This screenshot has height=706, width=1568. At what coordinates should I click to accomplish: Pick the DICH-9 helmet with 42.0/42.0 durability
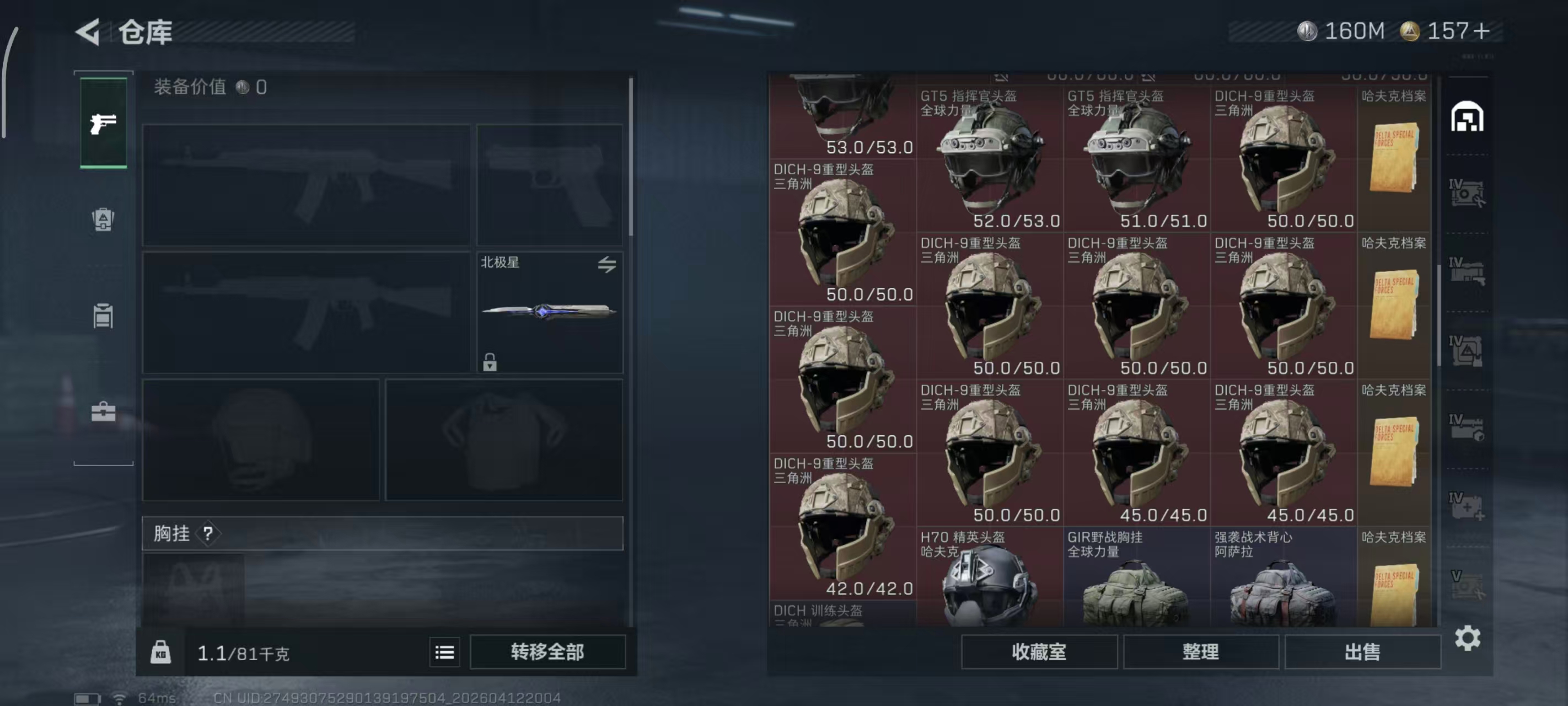pyautogui.click(x=842, y=527)
